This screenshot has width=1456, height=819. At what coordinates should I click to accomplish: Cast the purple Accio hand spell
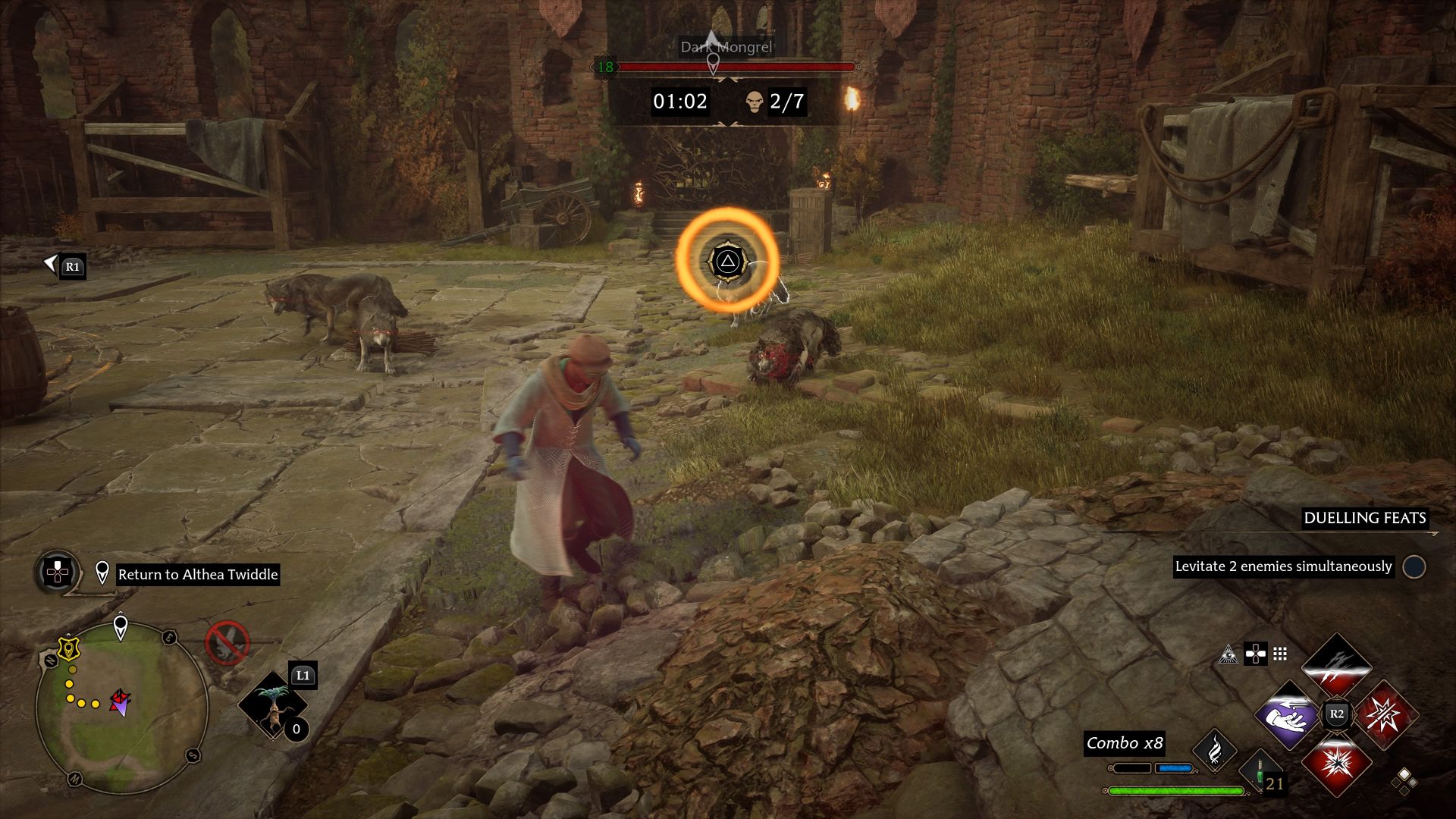[1288, 714]
